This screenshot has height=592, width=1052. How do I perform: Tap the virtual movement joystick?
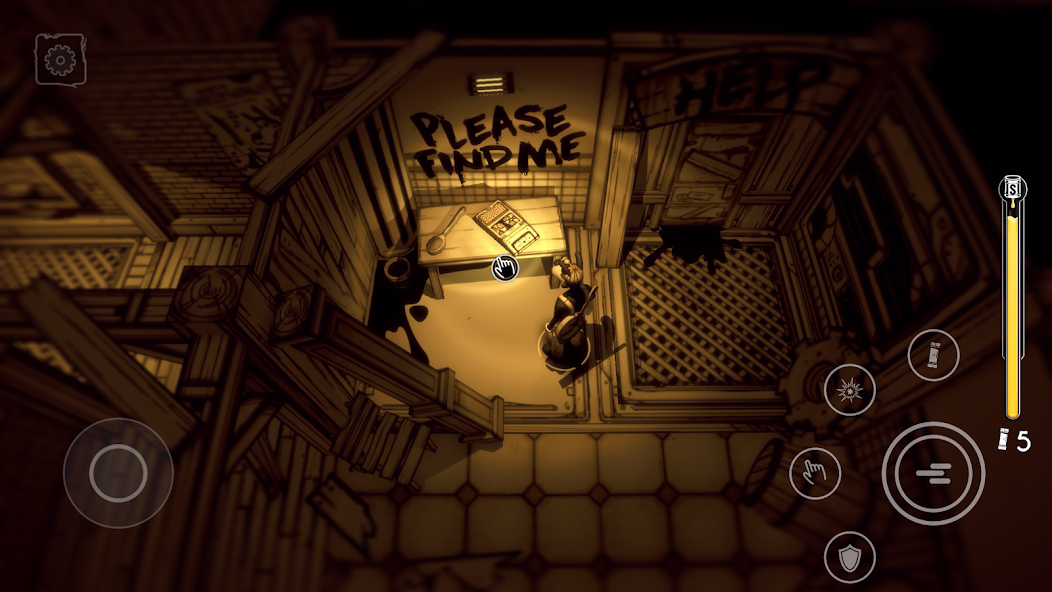coord(118,473)
